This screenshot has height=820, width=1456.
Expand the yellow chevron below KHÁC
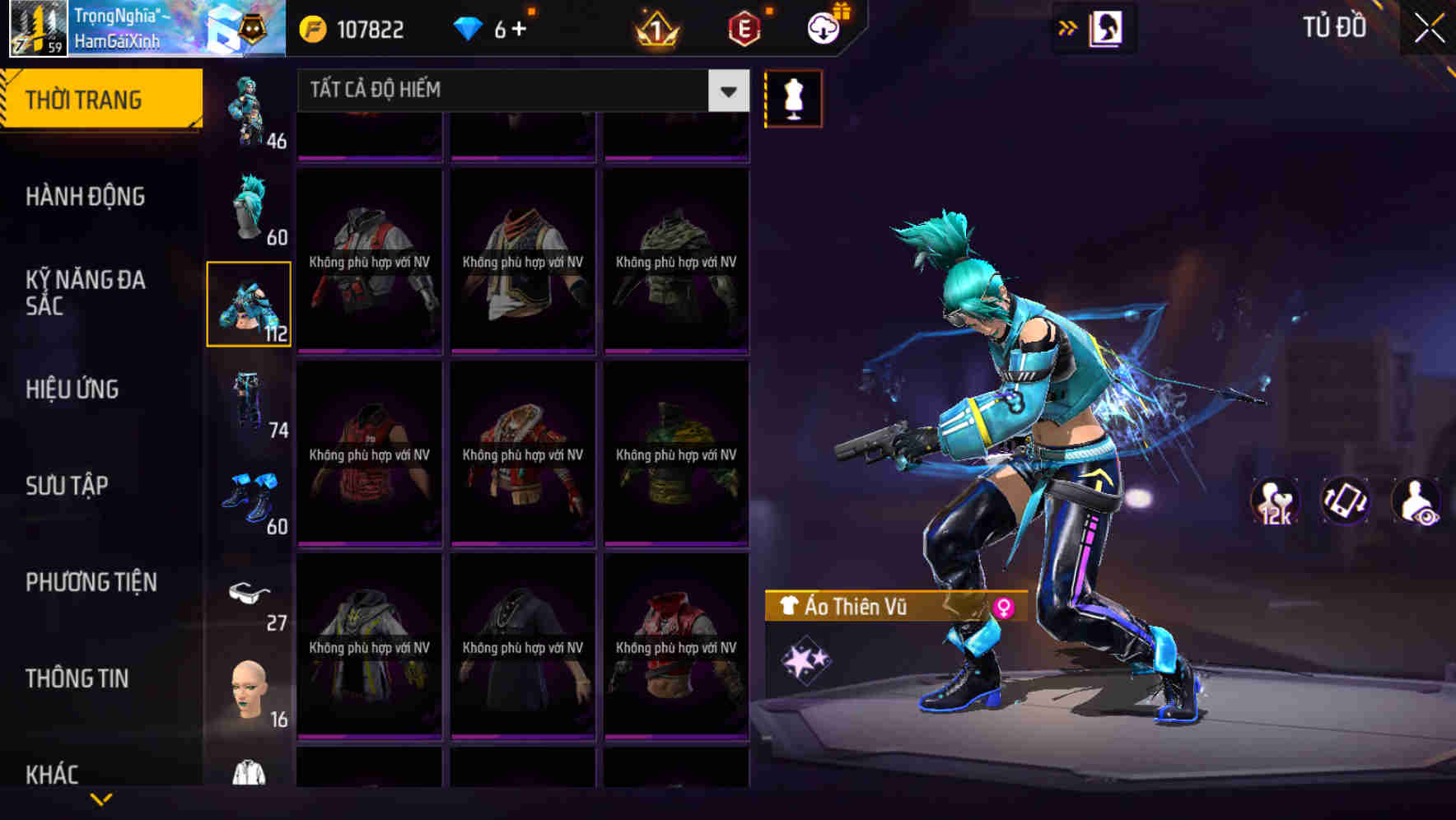tap(101, 799)
